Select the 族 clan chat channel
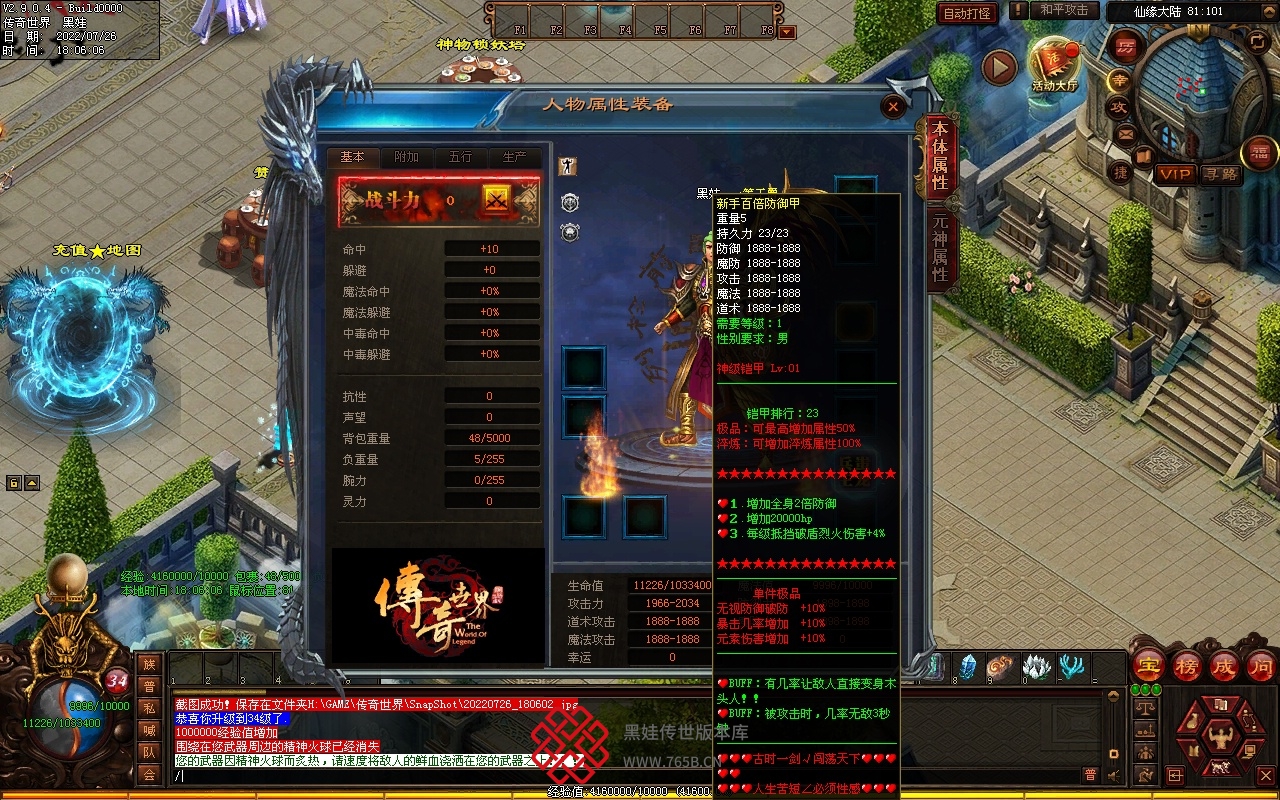The image size is (1280, 800). pyautogui.click(x=149, y=665)
